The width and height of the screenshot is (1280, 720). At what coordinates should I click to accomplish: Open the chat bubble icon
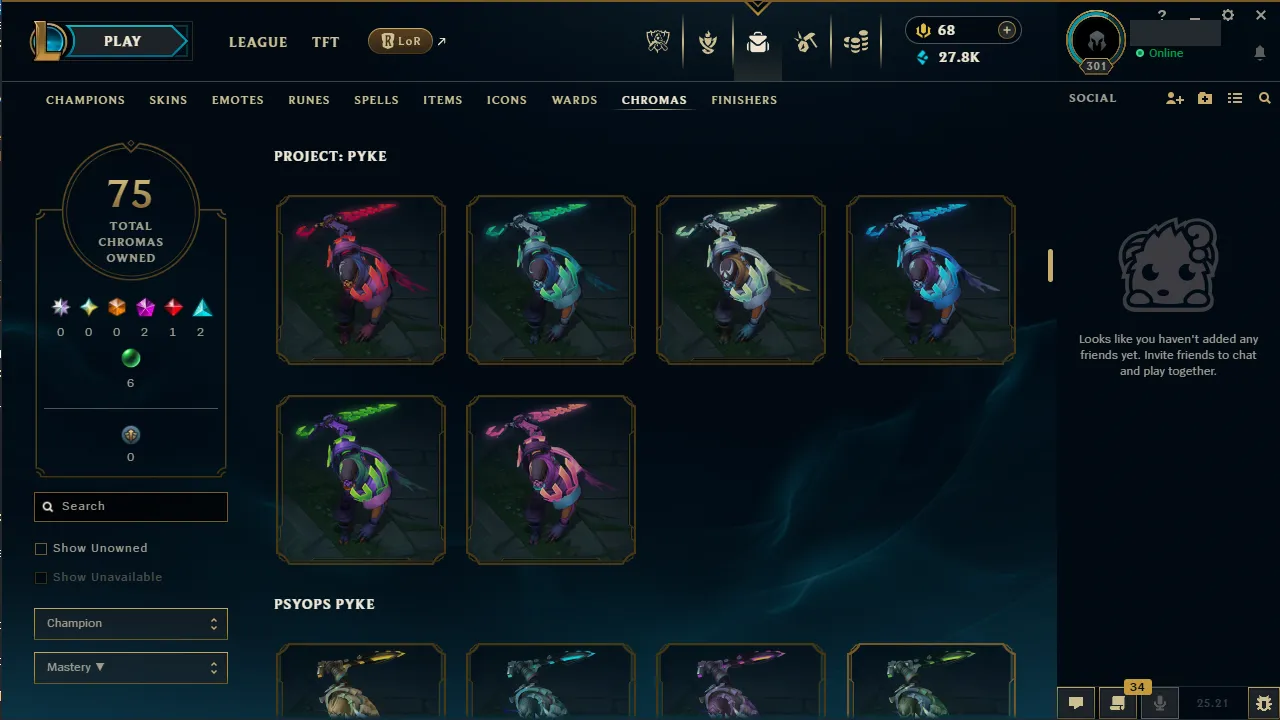click(x=1075, y=703)
